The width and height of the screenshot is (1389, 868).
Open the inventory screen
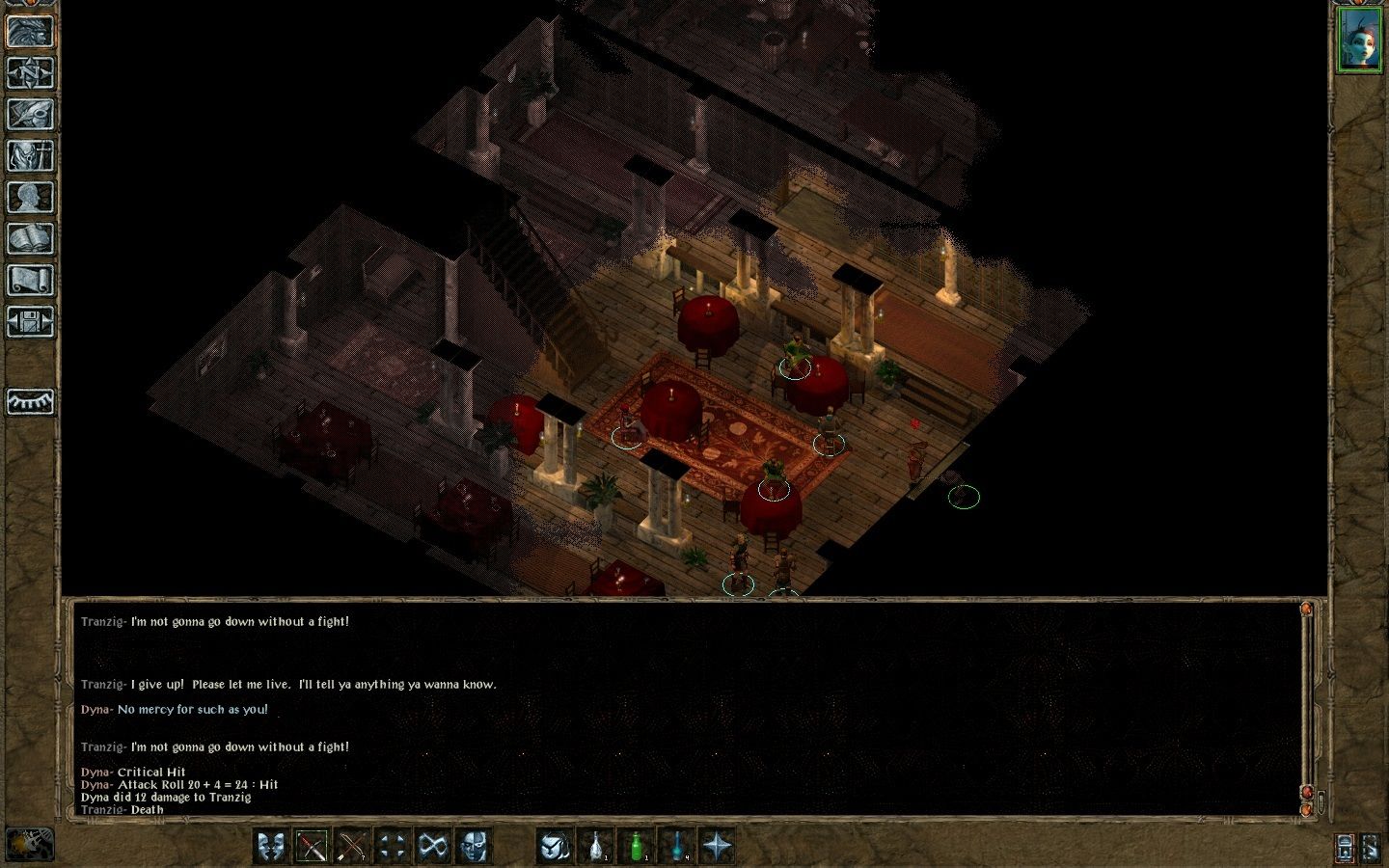pos(30,155)
